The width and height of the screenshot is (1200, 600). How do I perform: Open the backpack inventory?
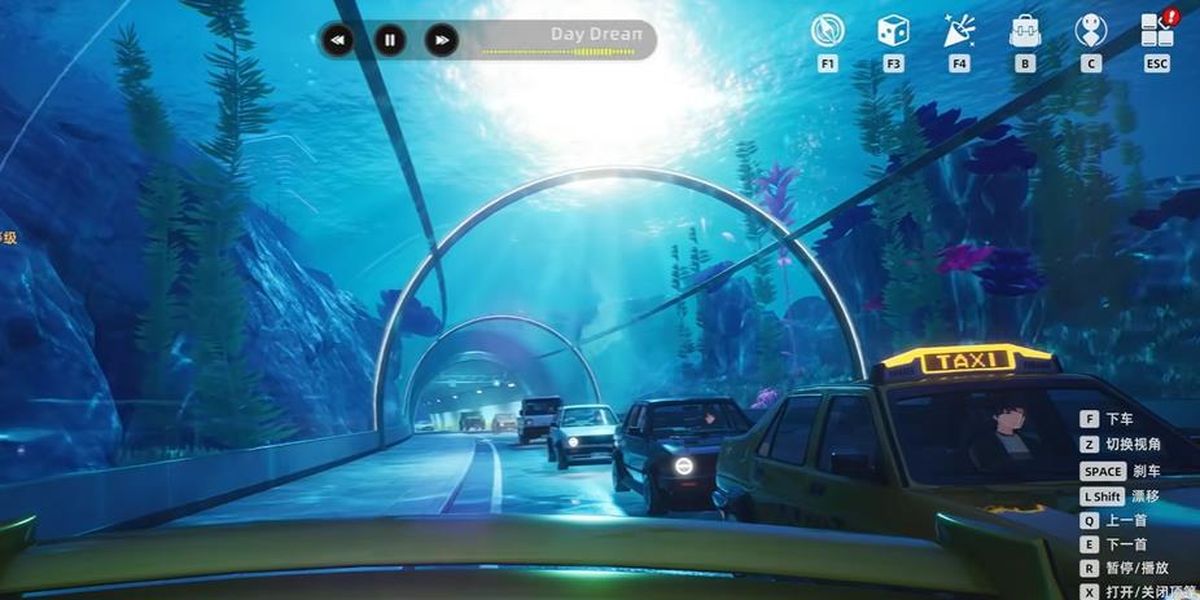(x=1025, y=31)
